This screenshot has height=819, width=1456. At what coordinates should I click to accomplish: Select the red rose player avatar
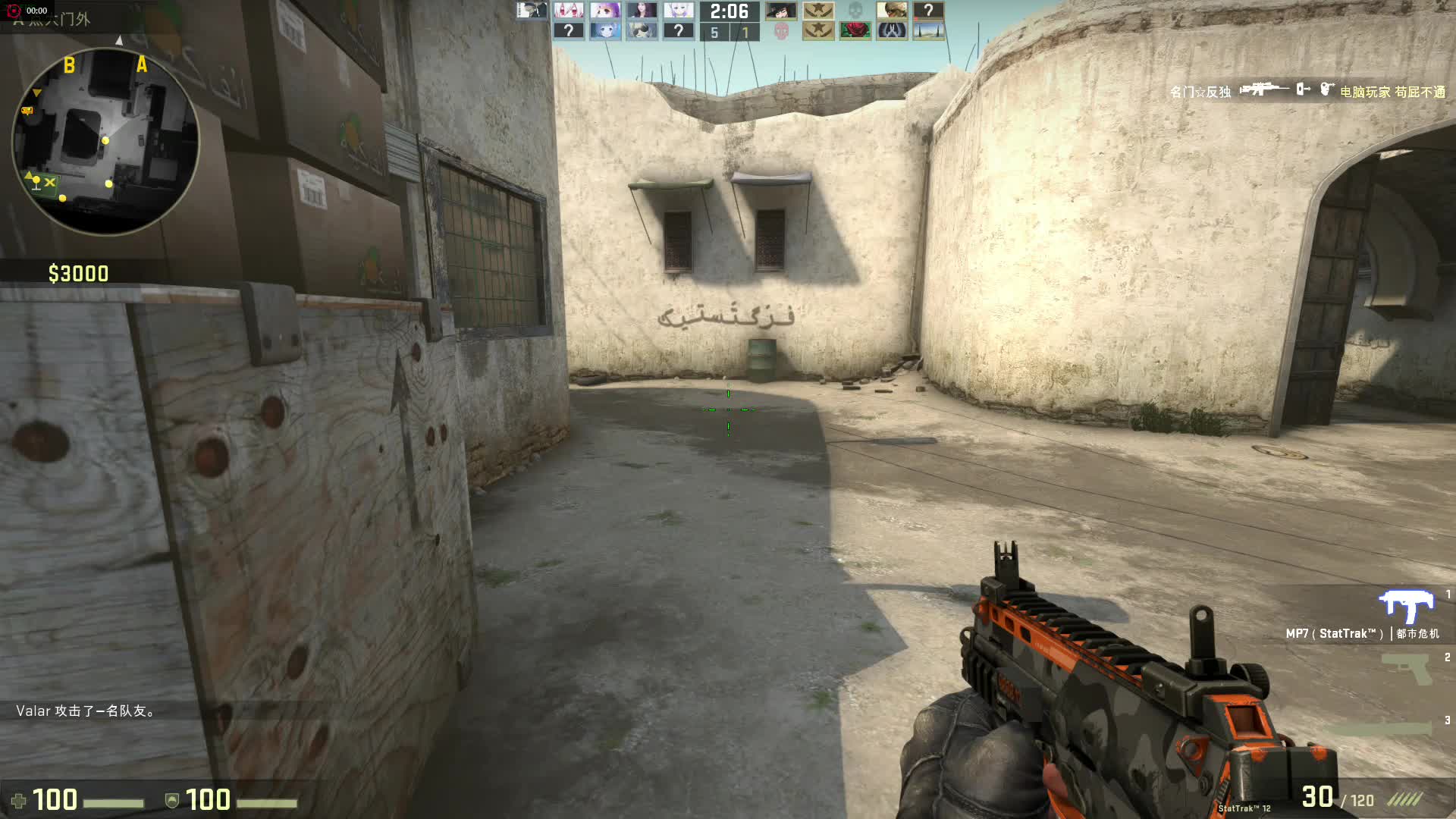point(855,31)
